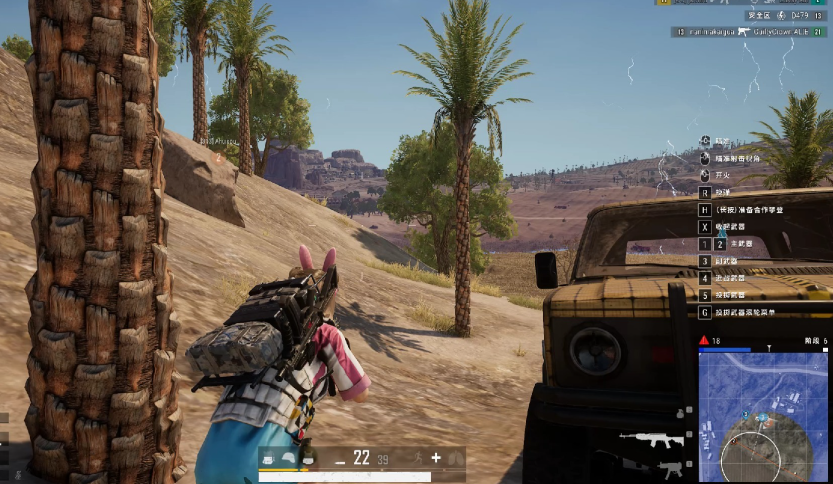Image resolution: width=833 pixels, height=484 pixels.
Task: Open the minimap
Action: click(763, 418)
